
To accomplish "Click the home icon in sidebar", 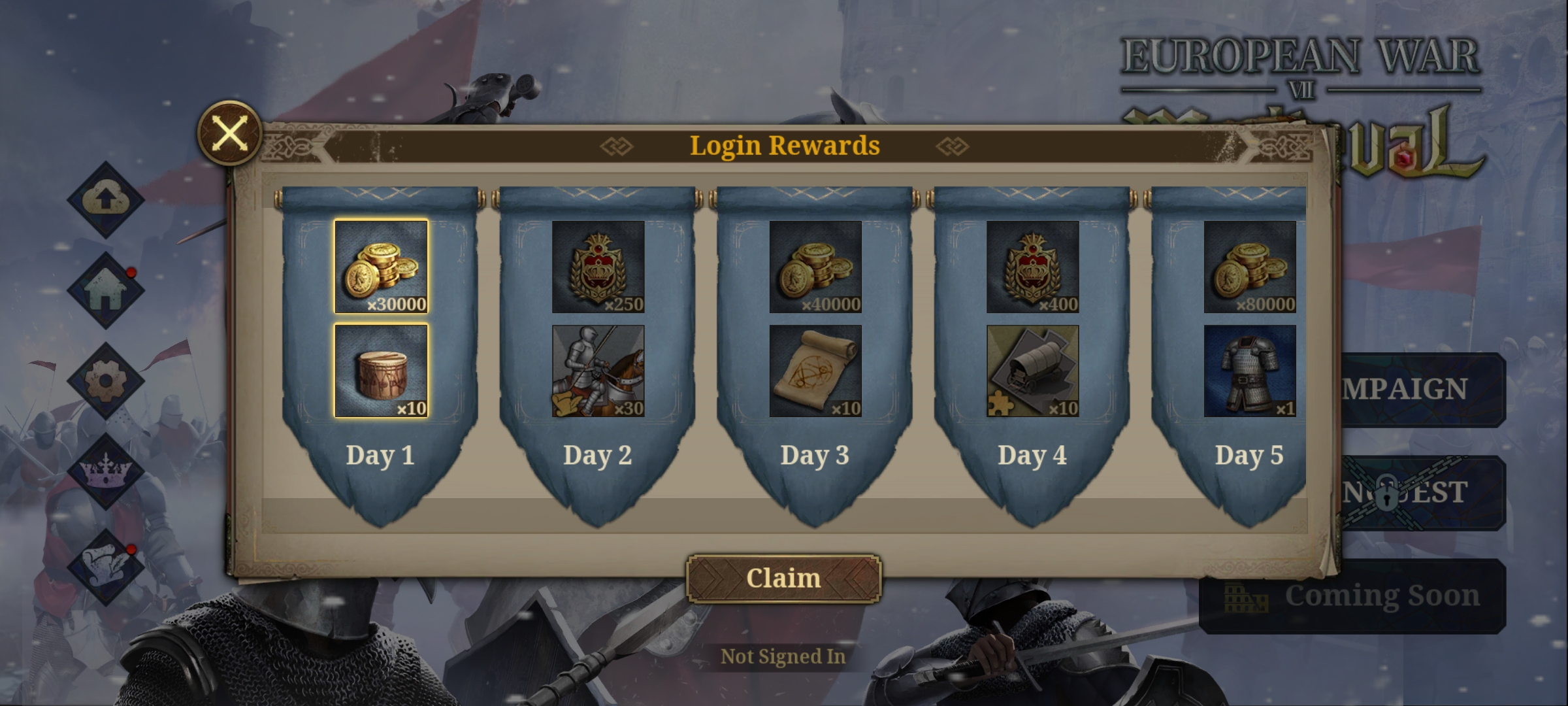I will (105, 290).
